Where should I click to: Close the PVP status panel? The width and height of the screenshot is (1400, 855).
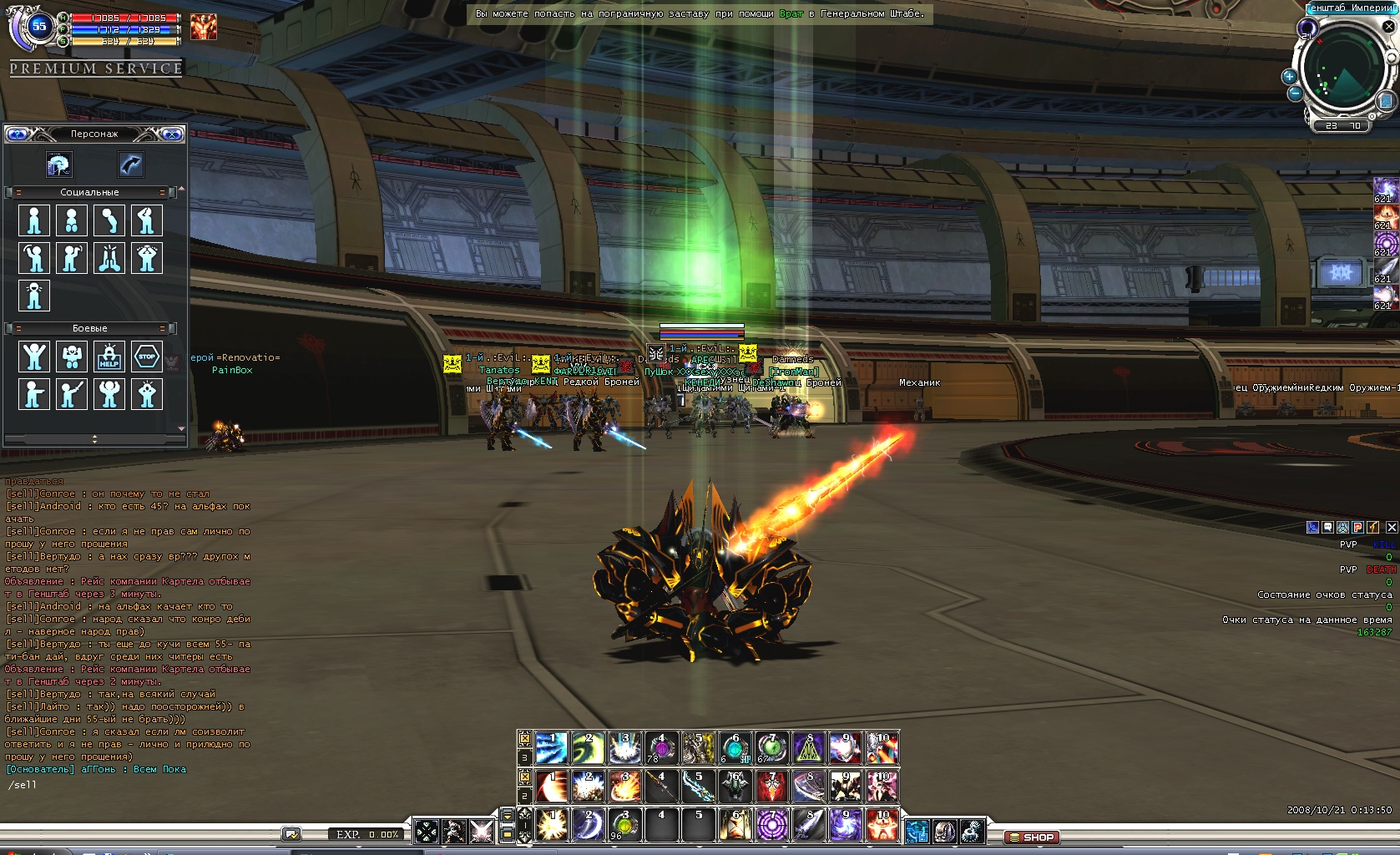(1391, 528)
